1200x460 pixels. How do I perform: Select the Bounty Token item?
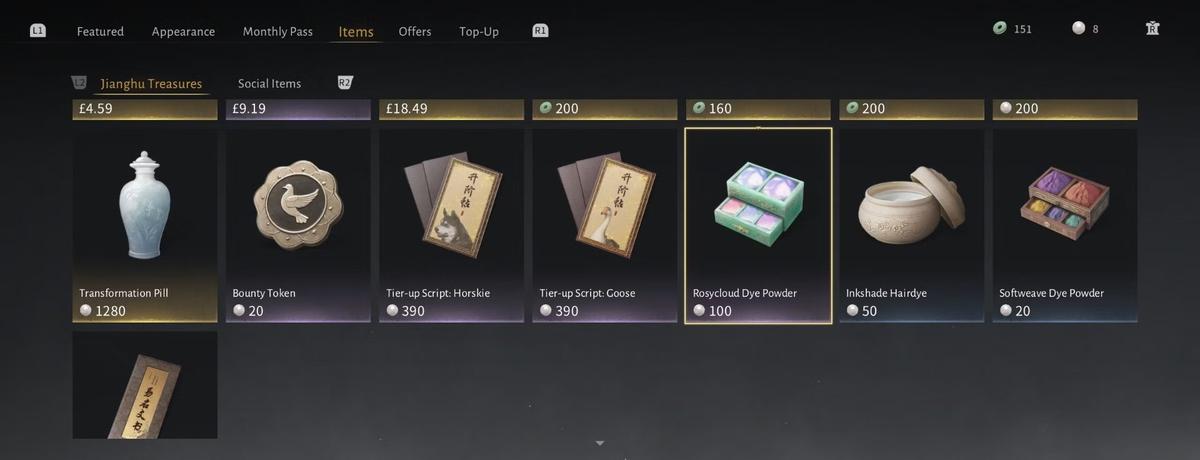(298, 225)
